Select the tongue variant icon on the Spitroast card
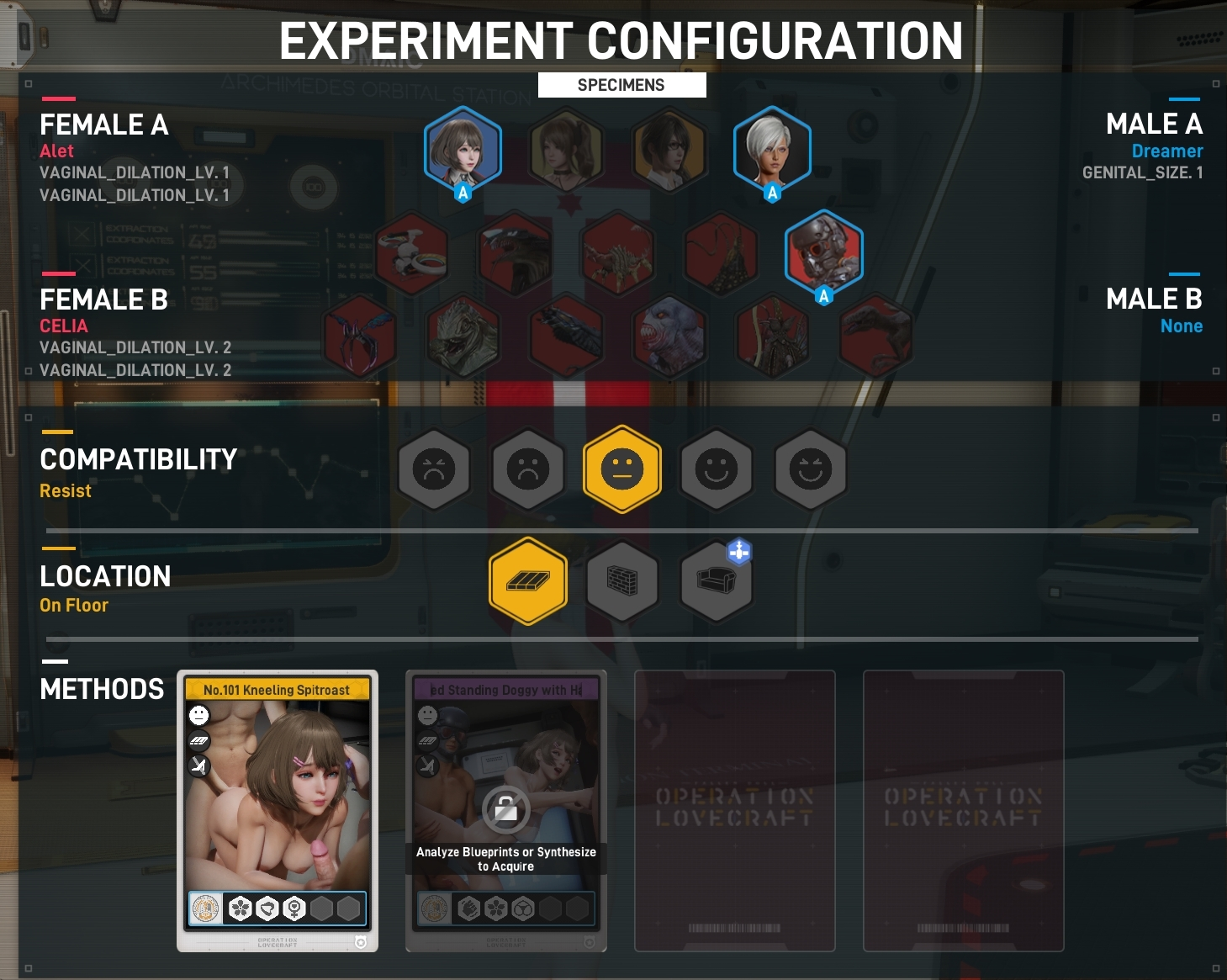Screen dimensions: 1227x980 click(267, 908)
